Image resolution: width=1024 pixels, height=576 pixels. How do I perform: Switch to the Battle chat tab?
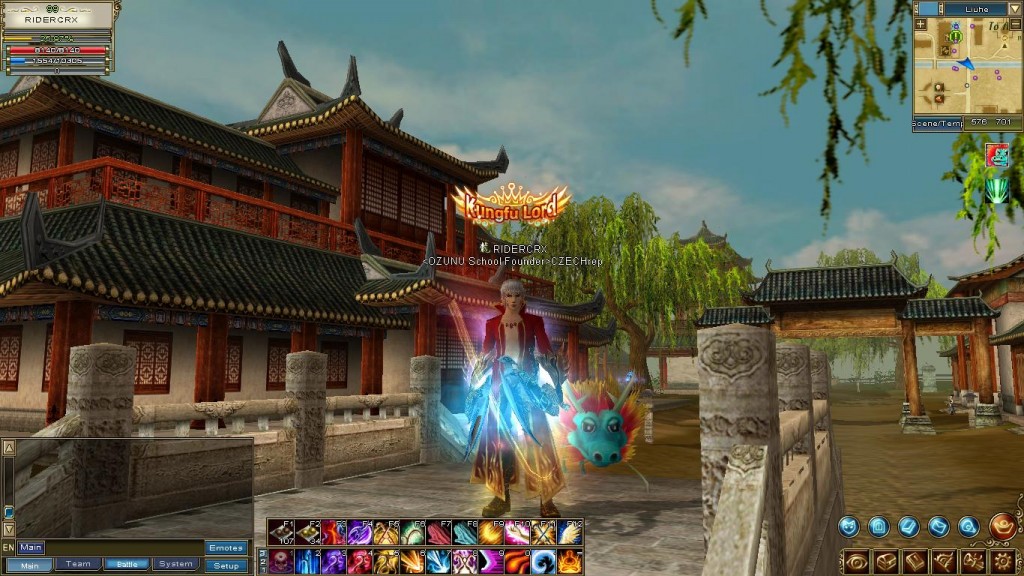127,565
